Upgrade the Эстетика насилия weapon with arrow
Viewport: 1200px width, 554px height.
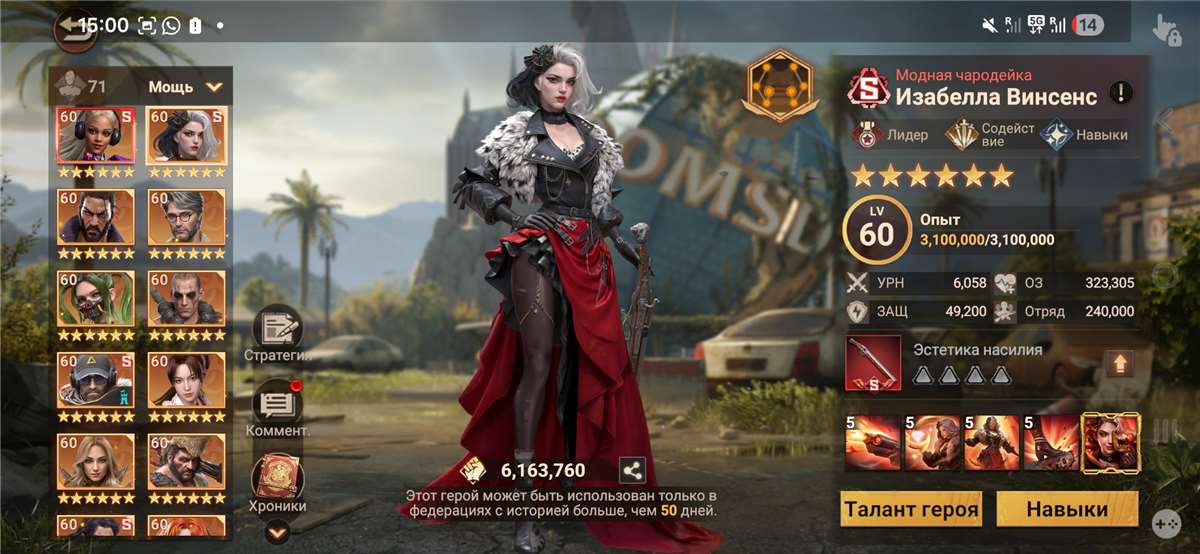[1117, 363]
